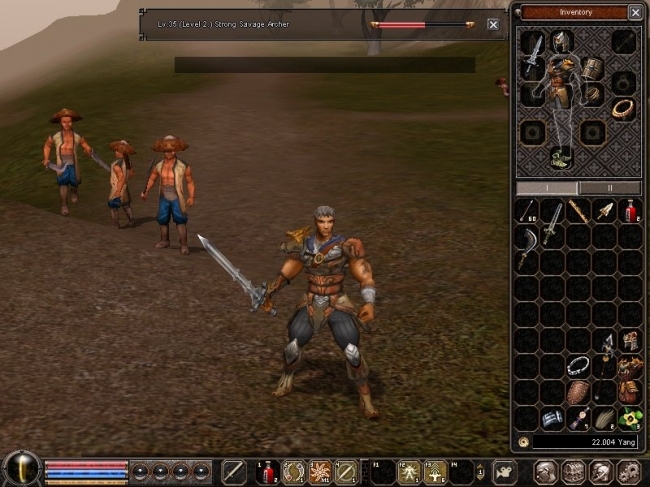This screenshot has height=487, width=650.
Task: Select the arrowhead item in the inventory
Action: (605, 210)
